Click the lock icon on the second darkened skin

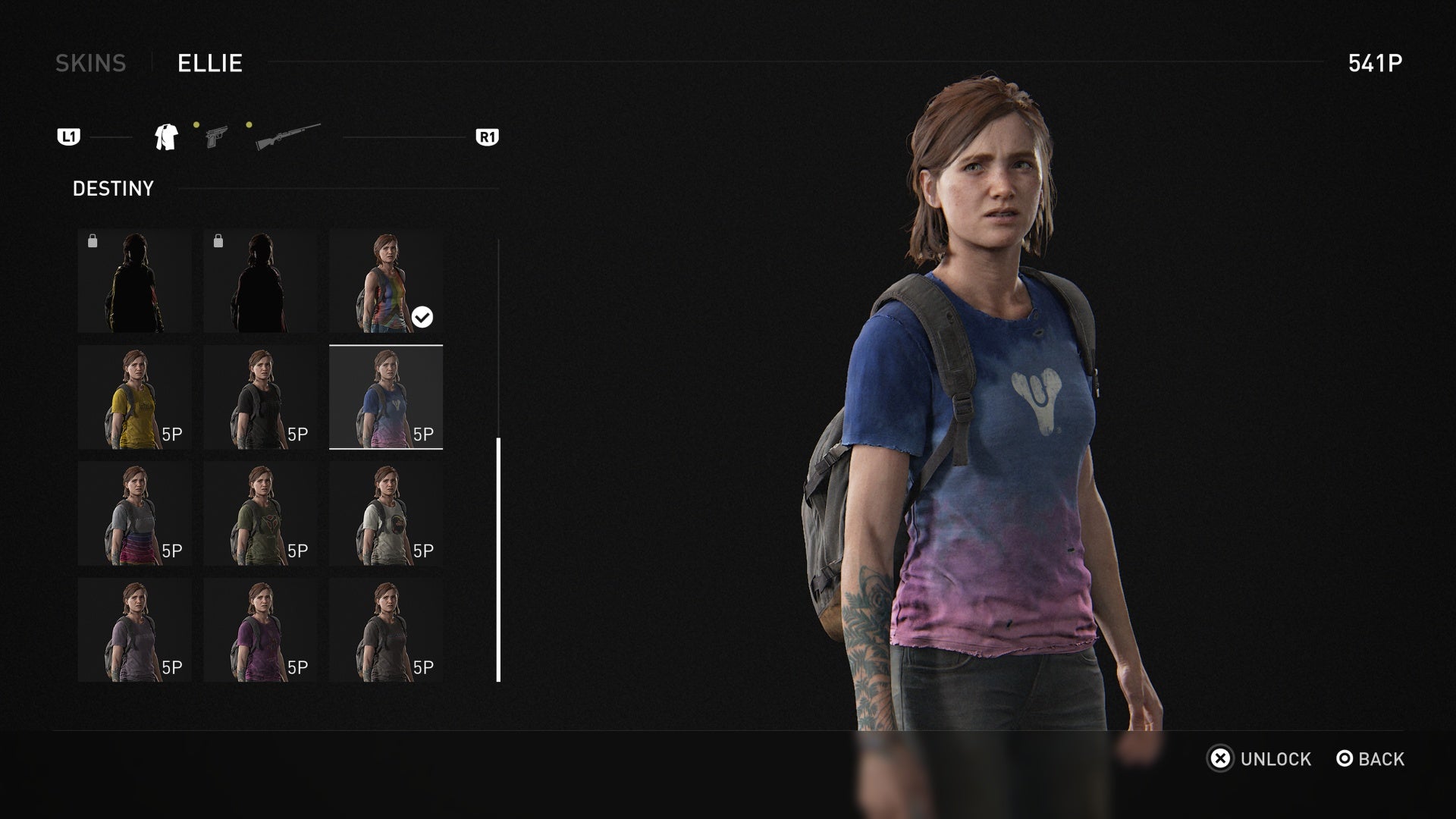coord(220,240)
